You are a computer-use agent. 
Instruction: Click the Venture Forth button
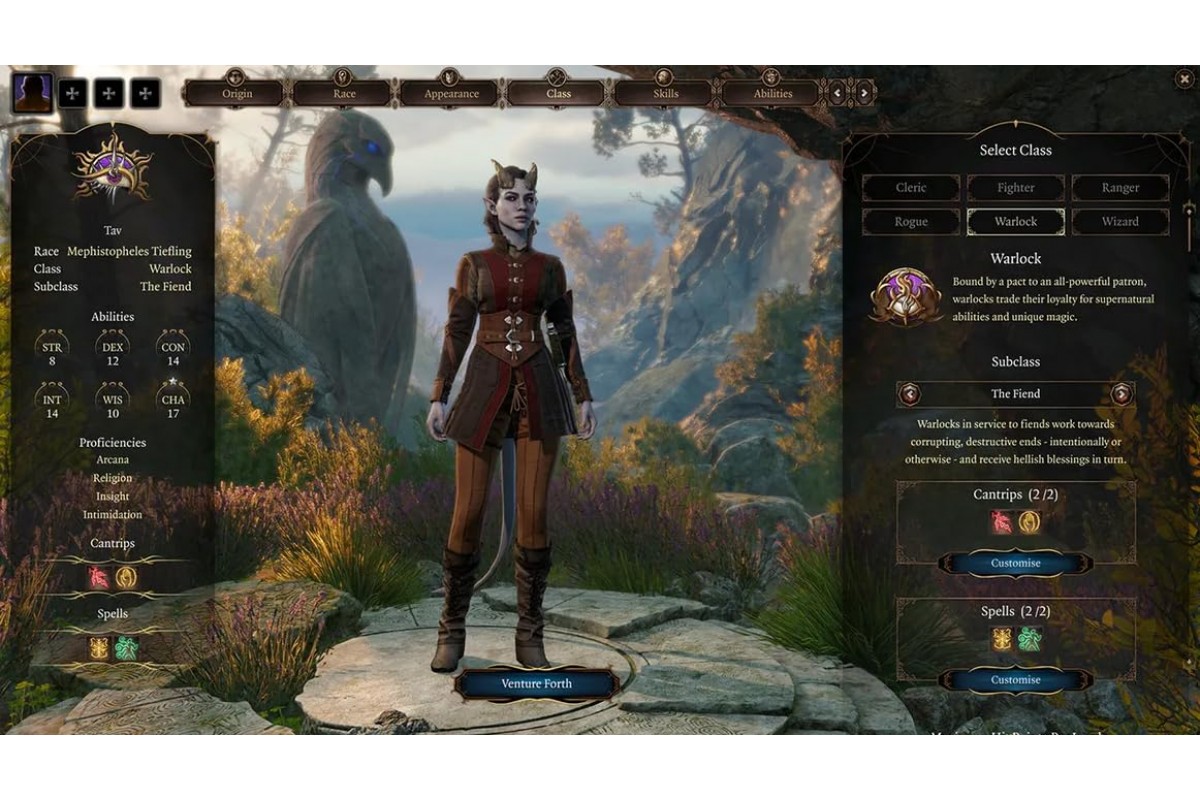click(536, 684)
